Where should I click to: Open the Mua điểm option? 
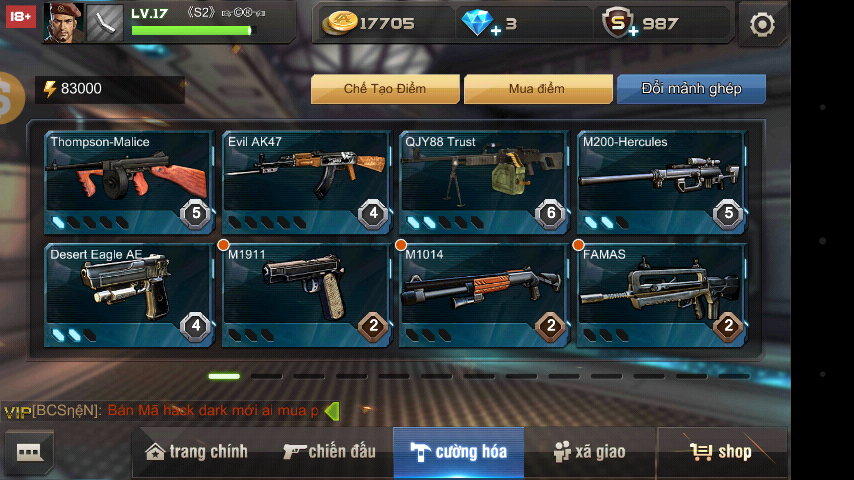(536, 89)
